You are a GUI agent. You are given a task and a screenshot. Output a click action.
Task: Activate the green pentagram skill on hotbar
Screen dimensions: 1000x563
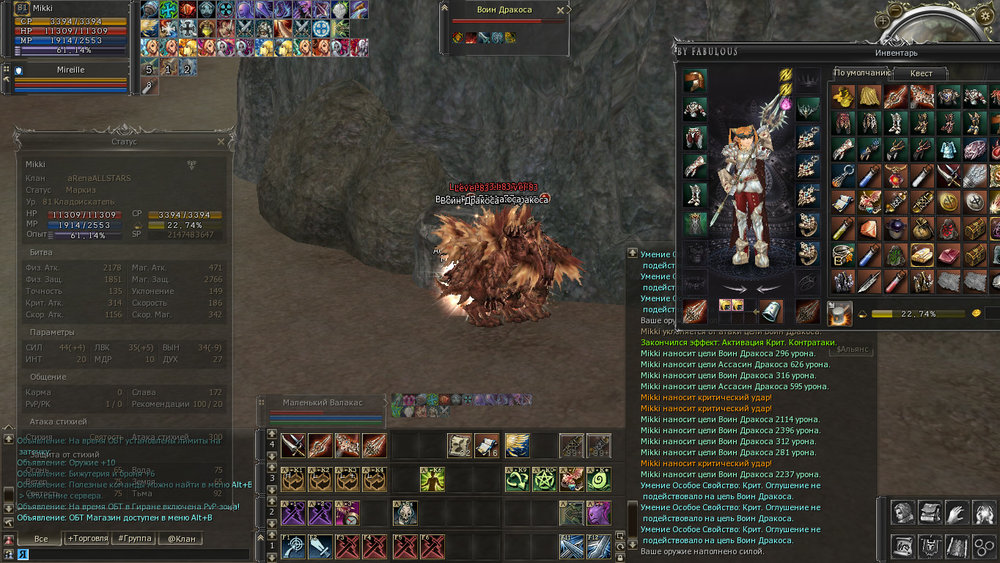pyautogui.click(x=544, y=478)
